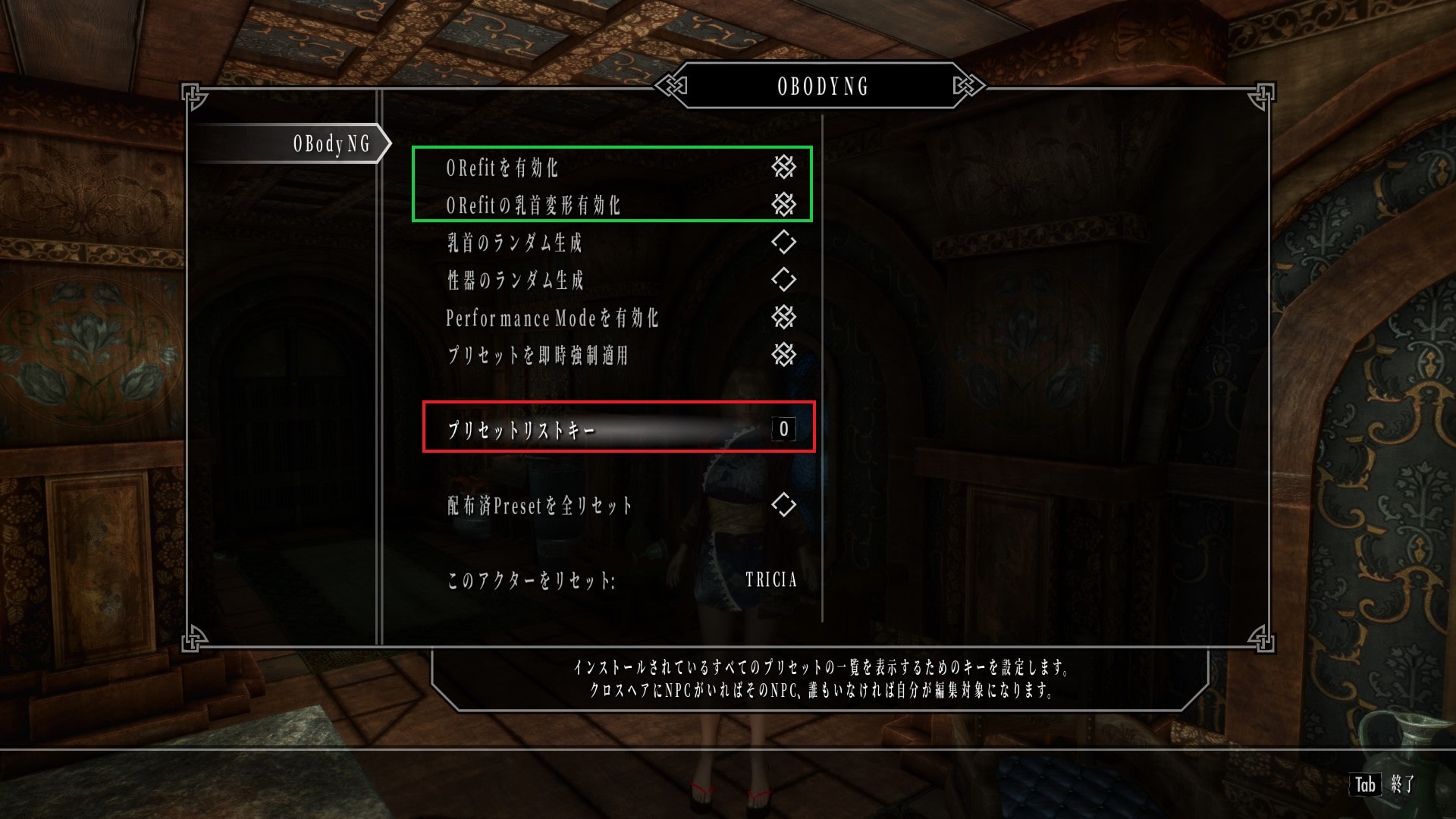Image resolution: width=1456 pixels, height=819 pixels.
Task: Click the left scroll ornament on OBODYNG banner
Action: pyautogui.click(x=670, y=86)
